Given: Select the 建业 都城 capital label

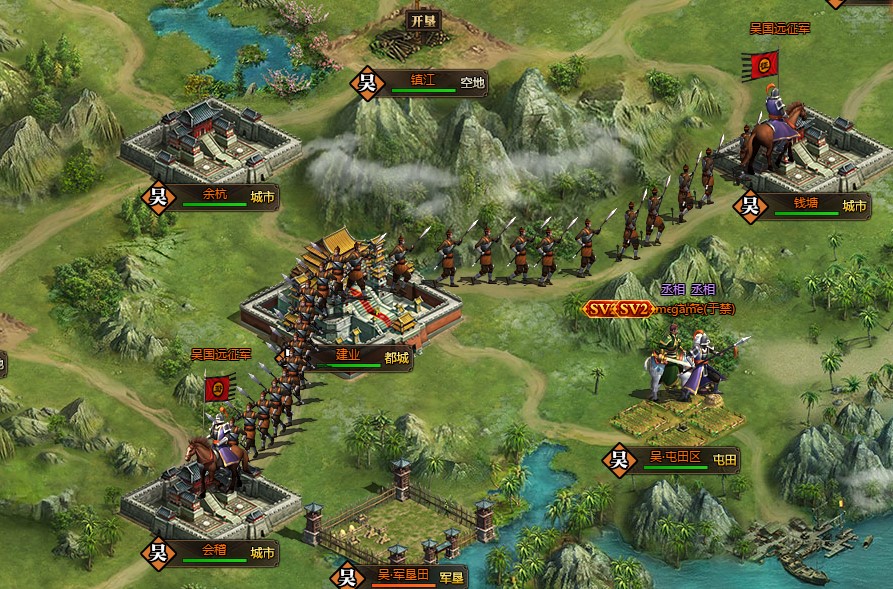Looking at the screenshot, I should (358, 357).
